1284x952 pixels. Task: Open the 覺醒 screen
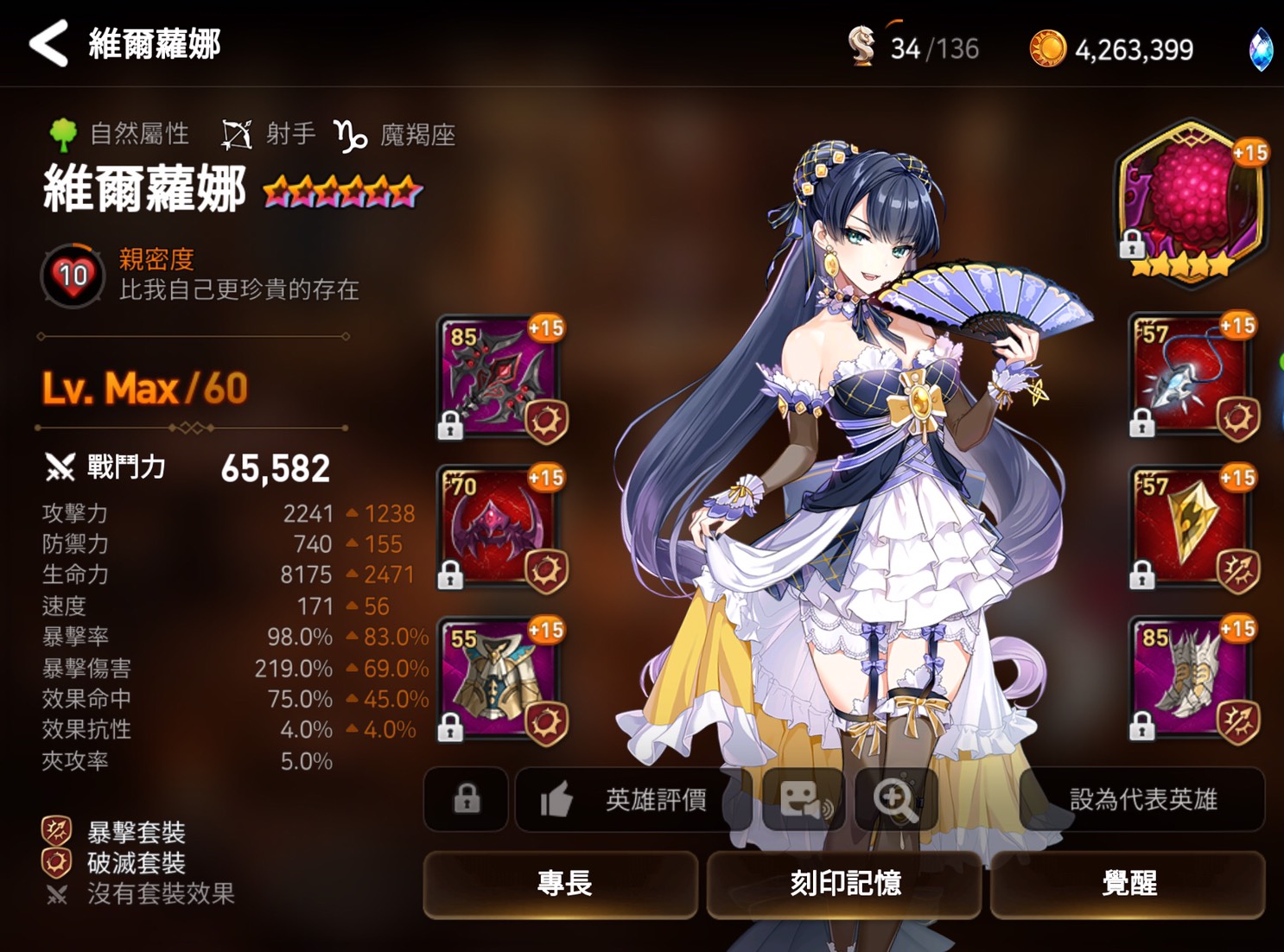(1128, 884)
